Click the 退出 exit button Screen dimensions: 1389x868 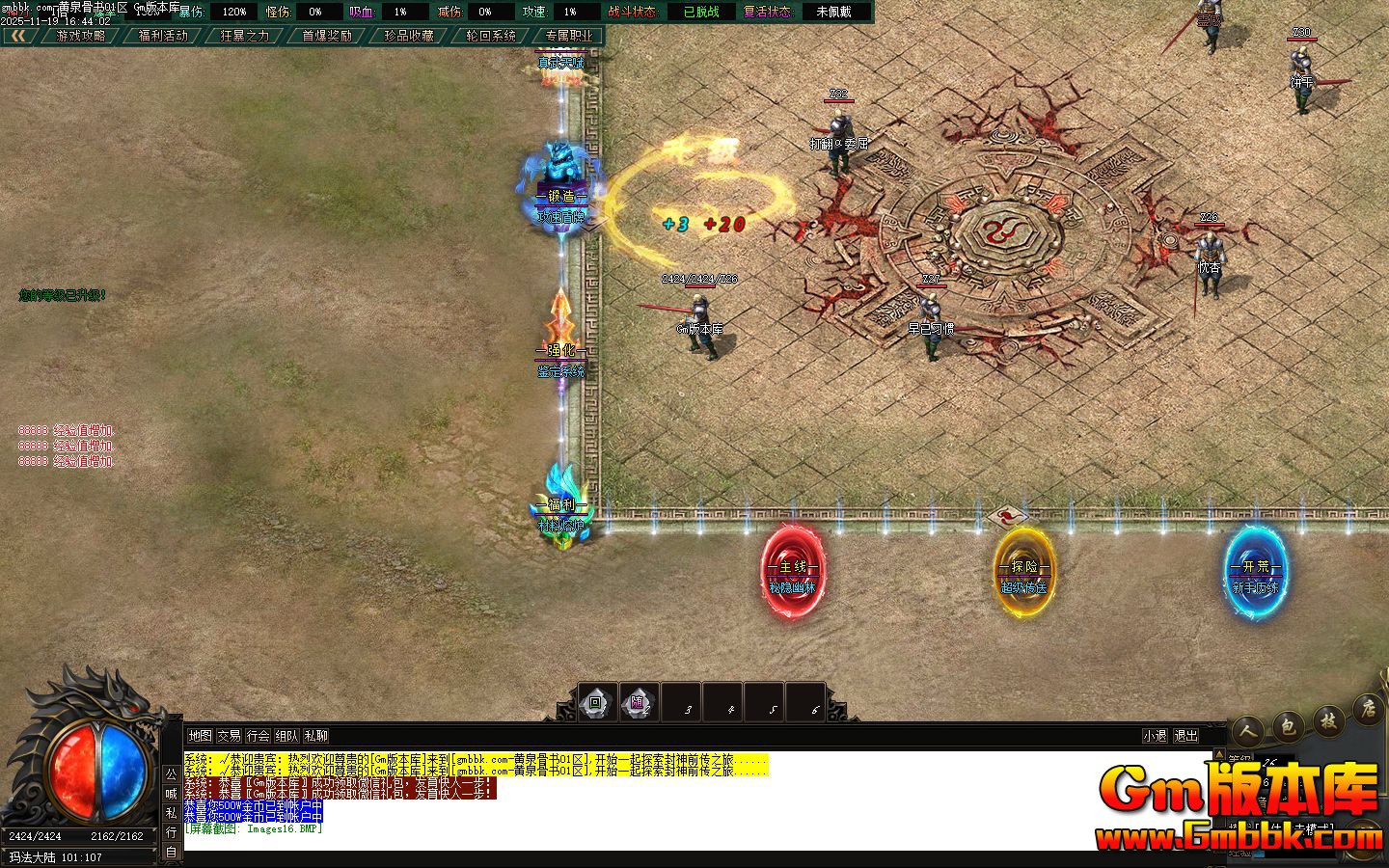1186,734
